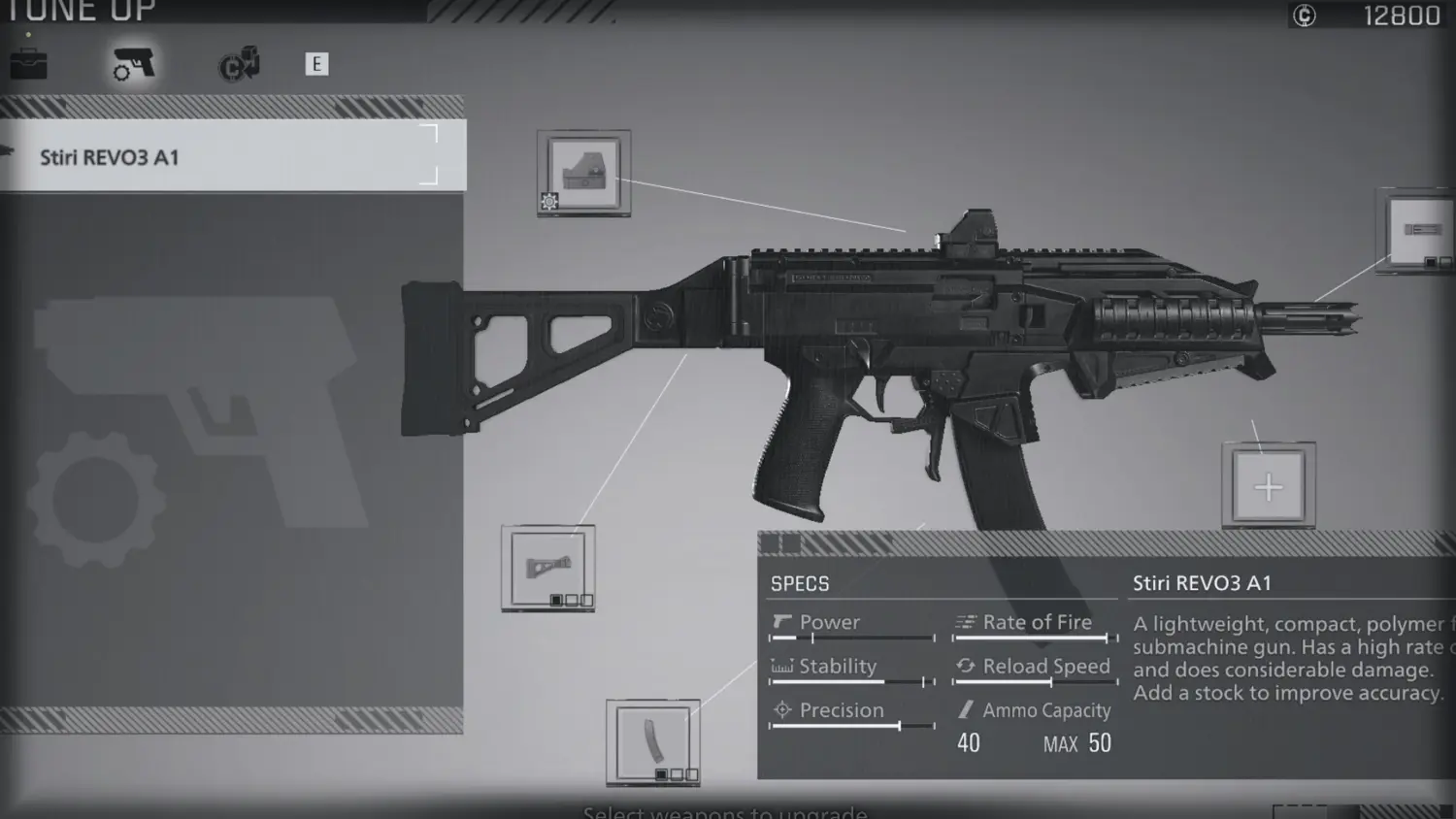Viewport: 1456px width, 819px height.
Task: Click the plus icon empty attachment slot
Action: pos(1269,485)
